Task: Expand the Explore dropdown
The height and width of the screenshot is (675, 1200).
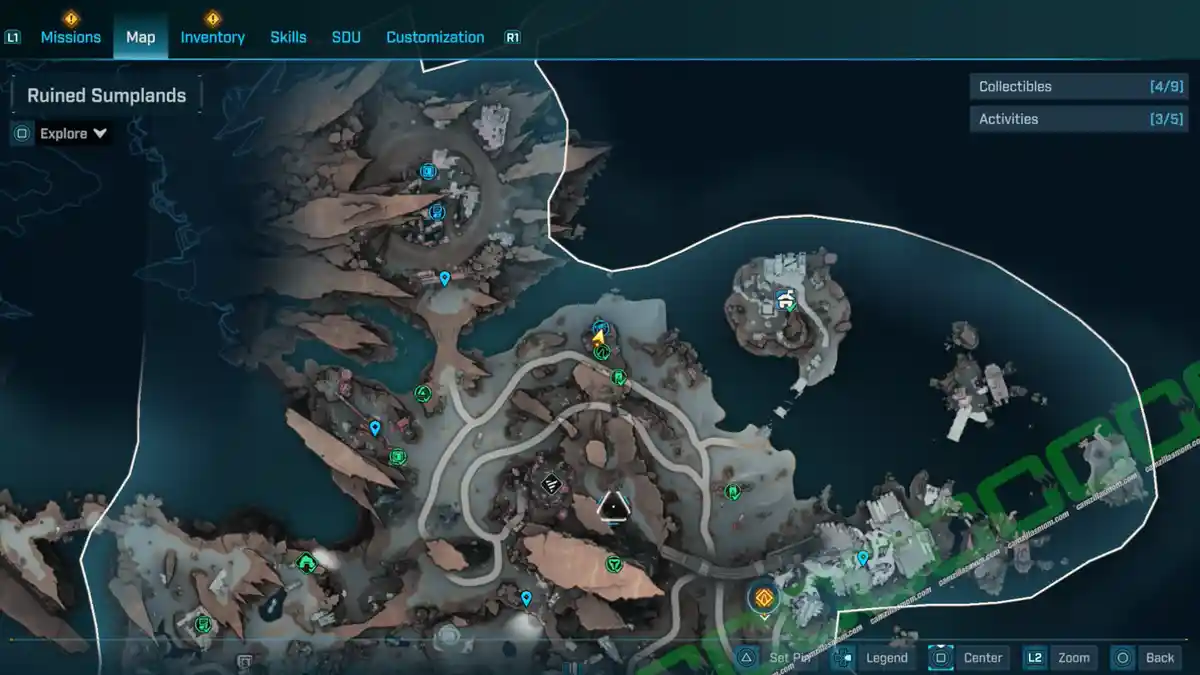Action: [x=73, y=134]
